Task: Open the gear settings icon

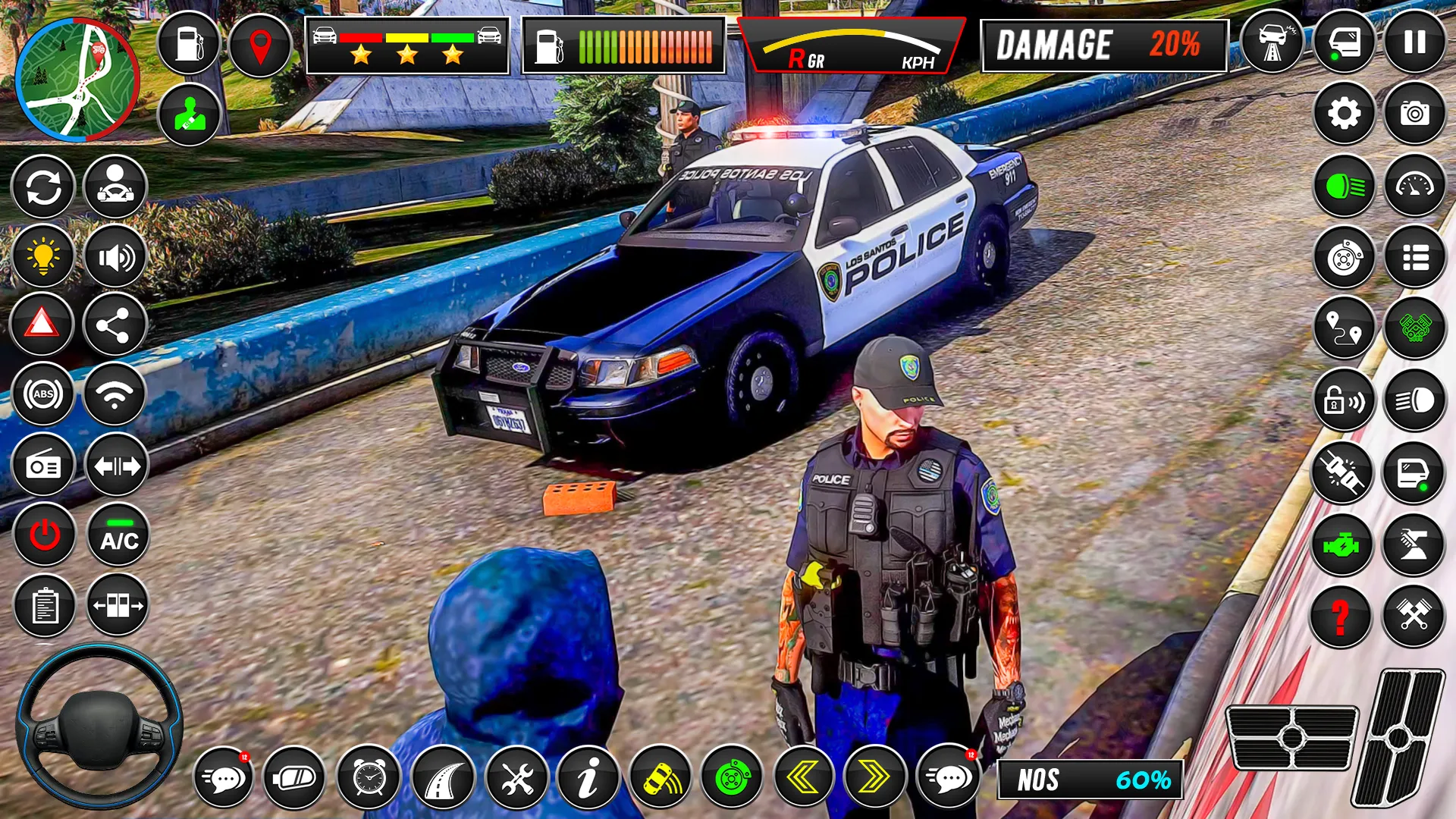Action: 1344,114
